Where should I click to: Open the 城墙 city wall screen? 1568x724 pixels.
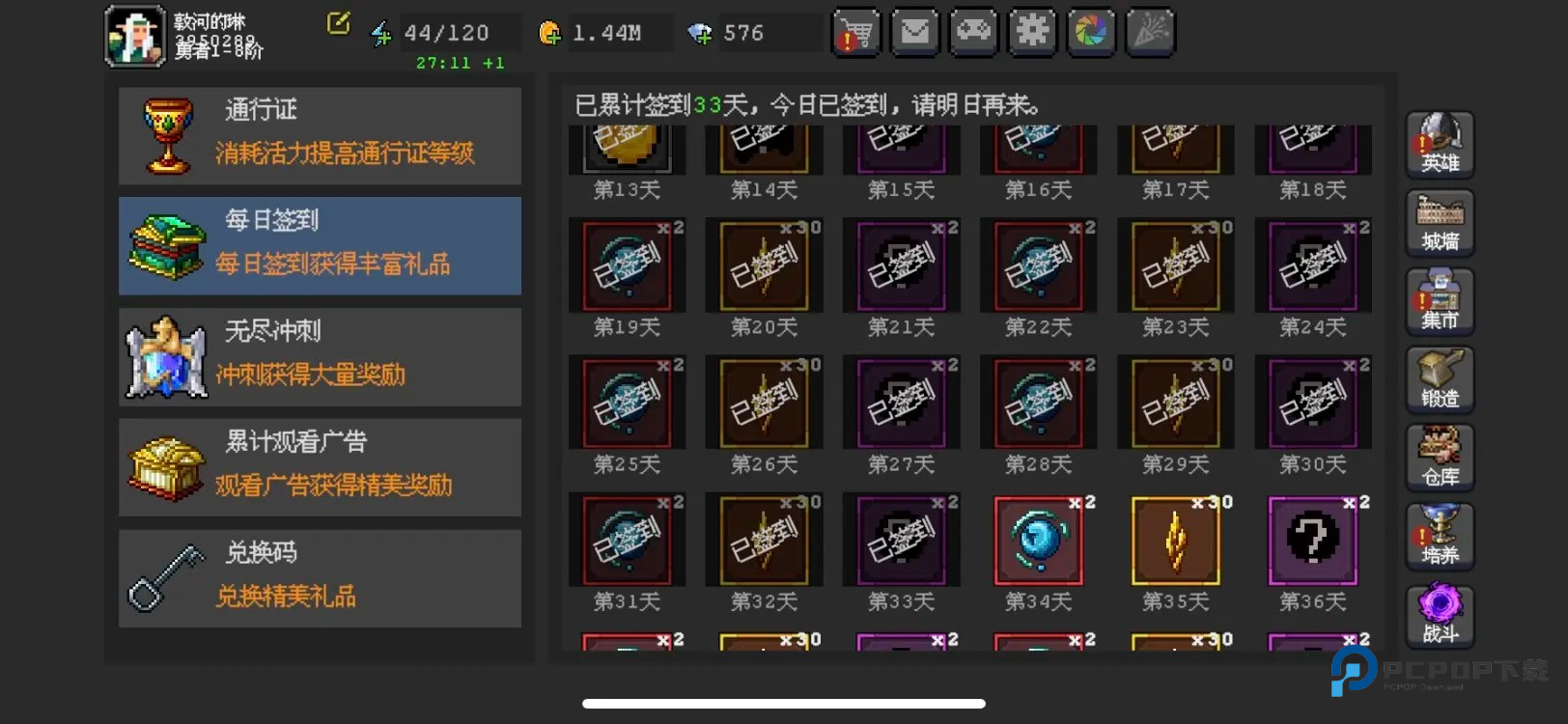tap(1440, 223)
